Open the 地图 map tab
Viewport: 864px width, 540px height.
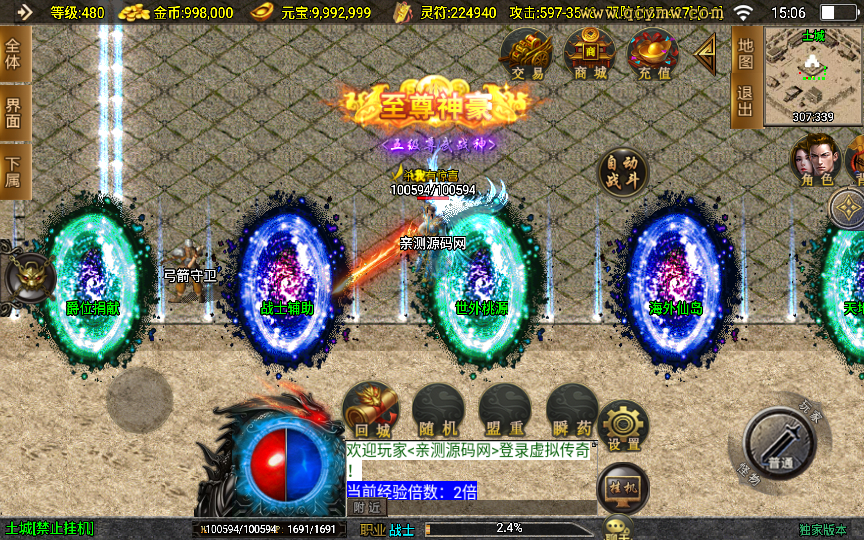pyautogui.click(x=745, y=53)
